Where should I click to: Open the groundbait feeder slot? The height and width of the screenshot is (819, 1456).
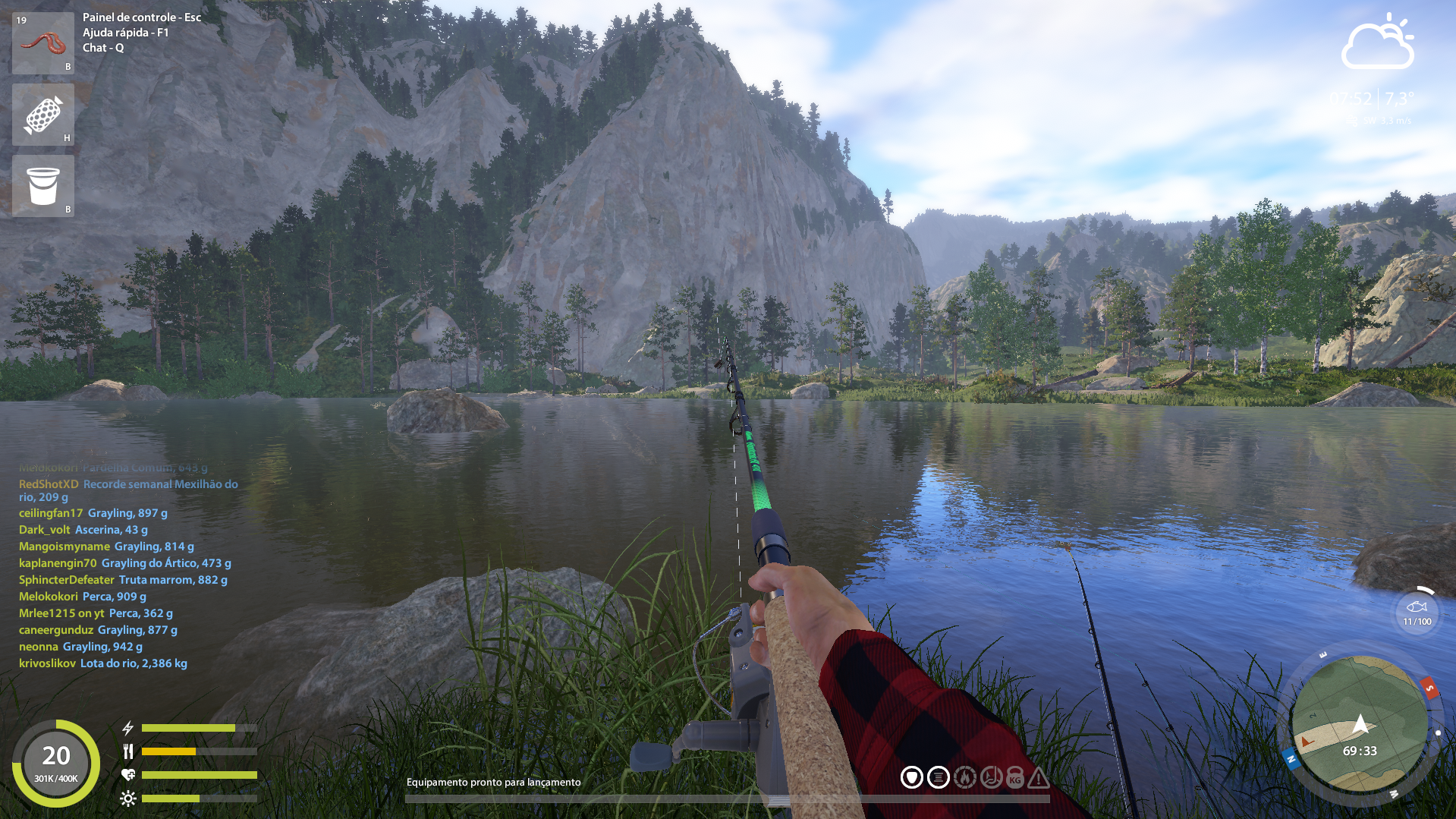43,115
